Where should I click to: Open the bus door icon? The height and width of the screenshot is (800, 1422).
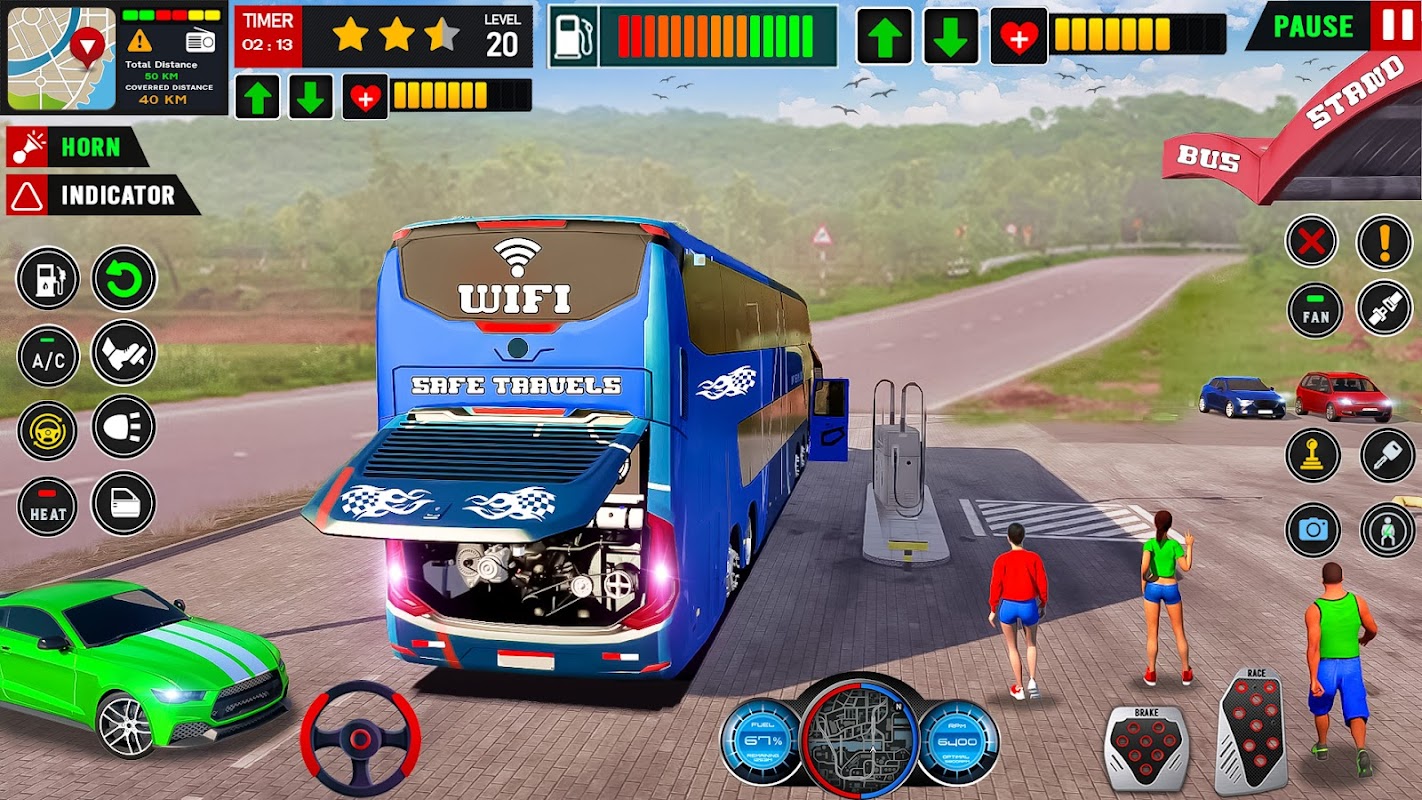[124, 503]
